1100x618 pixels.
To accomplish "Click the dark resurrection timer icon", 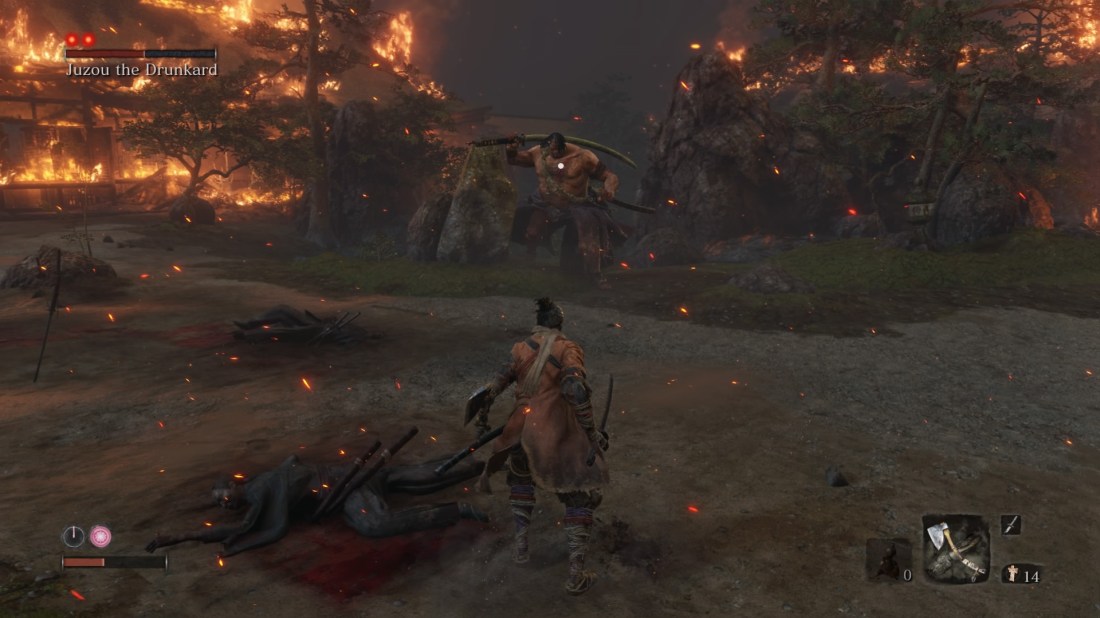I will coord(74,536).
